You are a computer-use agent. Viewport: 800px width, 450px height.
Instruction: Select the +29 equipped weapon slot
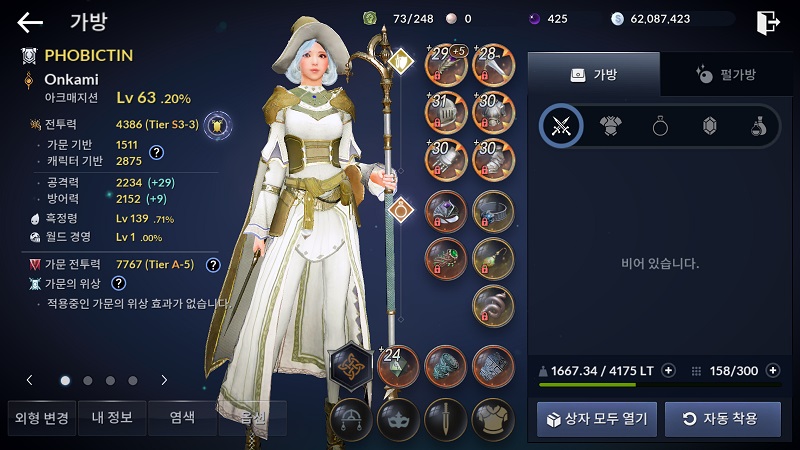coord(447,64)
